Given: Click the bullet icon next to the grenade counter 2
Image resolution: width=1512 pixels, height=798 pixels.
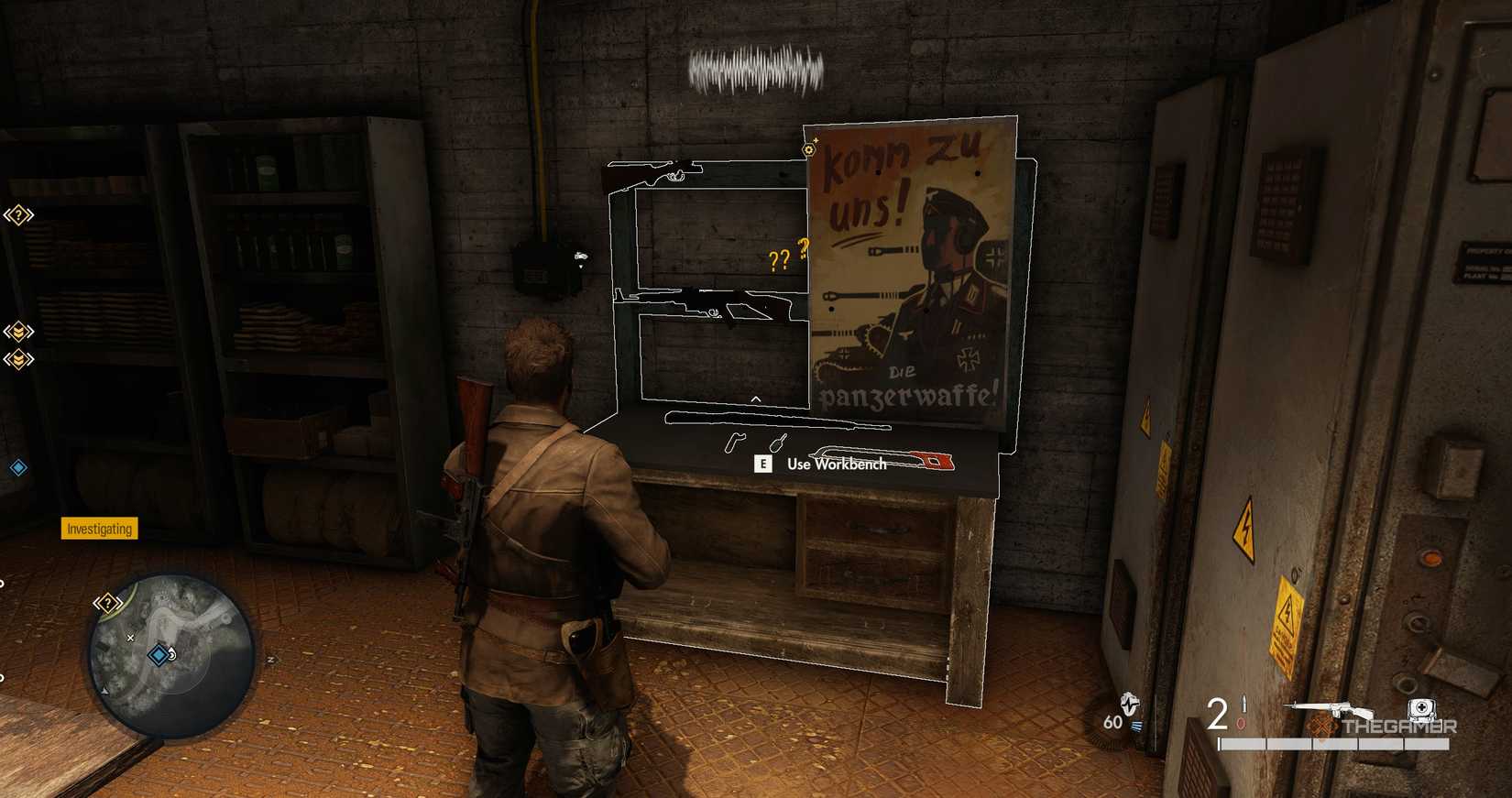Looking at the screenshot, I should 1244,703.
